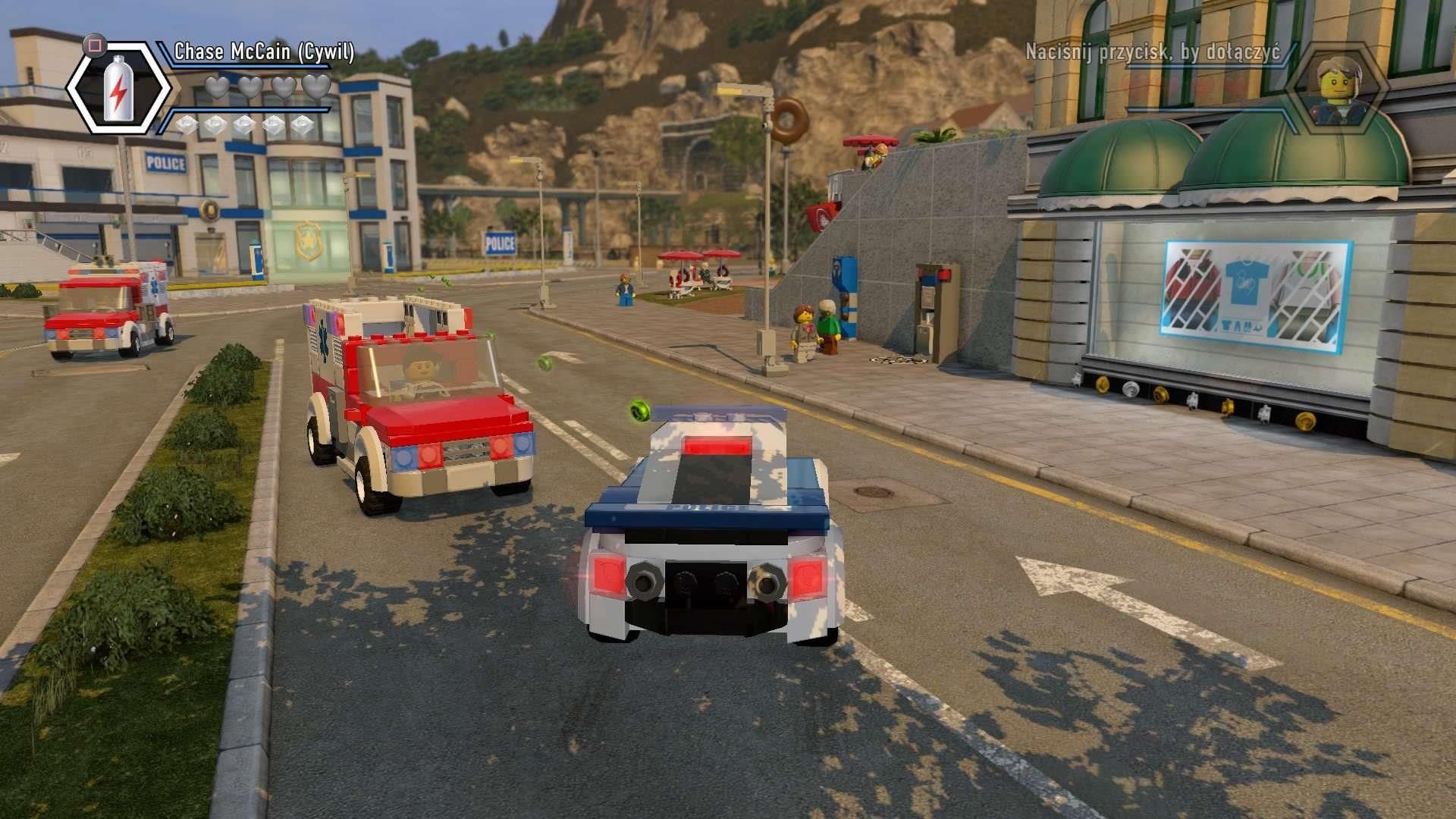The width and height of the screenshot is (1456, 819).
Task: Collect the gold stud below the shop window
Action: click(1304, 420)
